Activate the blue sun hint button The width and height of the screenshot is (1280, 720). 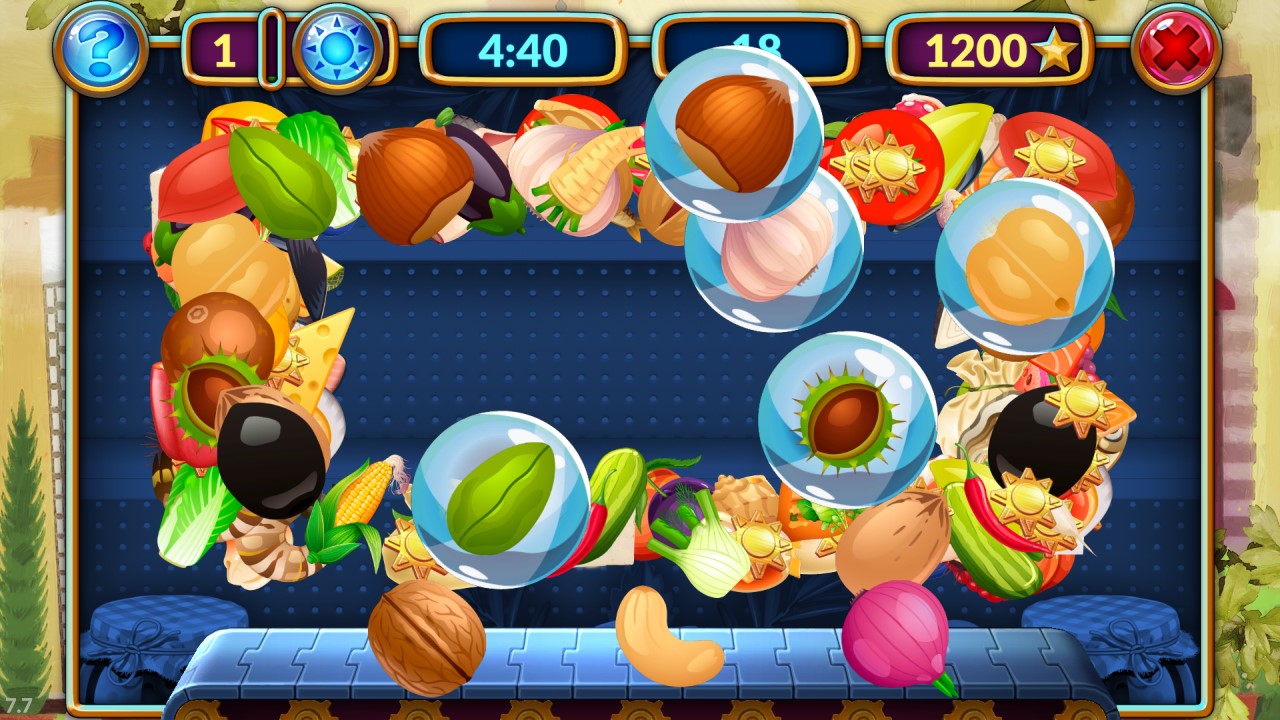(x=337, y=48)
